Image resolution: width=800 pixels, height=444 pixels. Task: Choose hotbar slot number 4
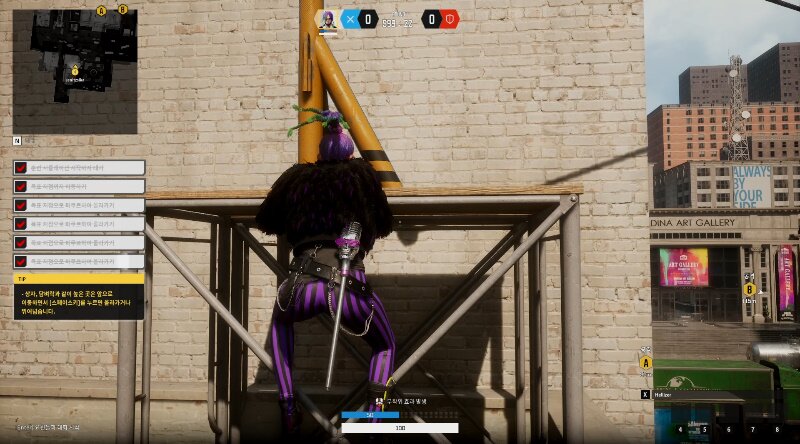pos(682,430)
